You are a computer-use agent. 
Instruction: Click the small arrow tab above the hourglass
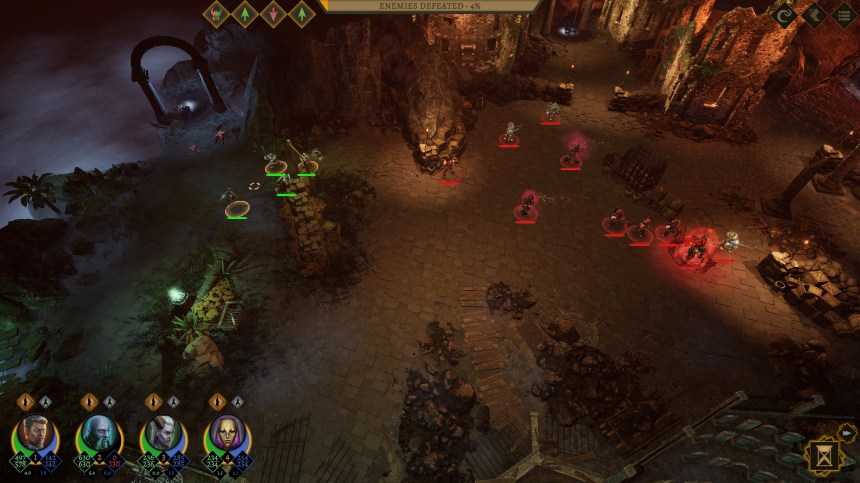pos(848,432)
